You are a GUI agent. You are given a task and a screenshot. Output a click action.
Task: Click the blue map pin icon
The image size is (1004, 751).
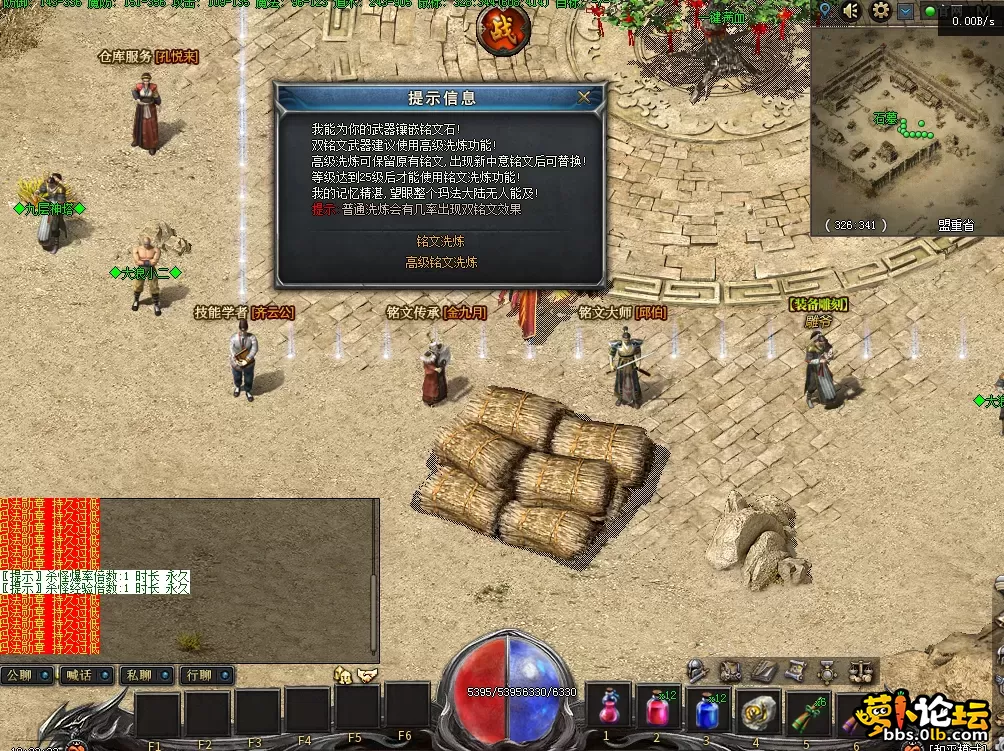point(825,11)
